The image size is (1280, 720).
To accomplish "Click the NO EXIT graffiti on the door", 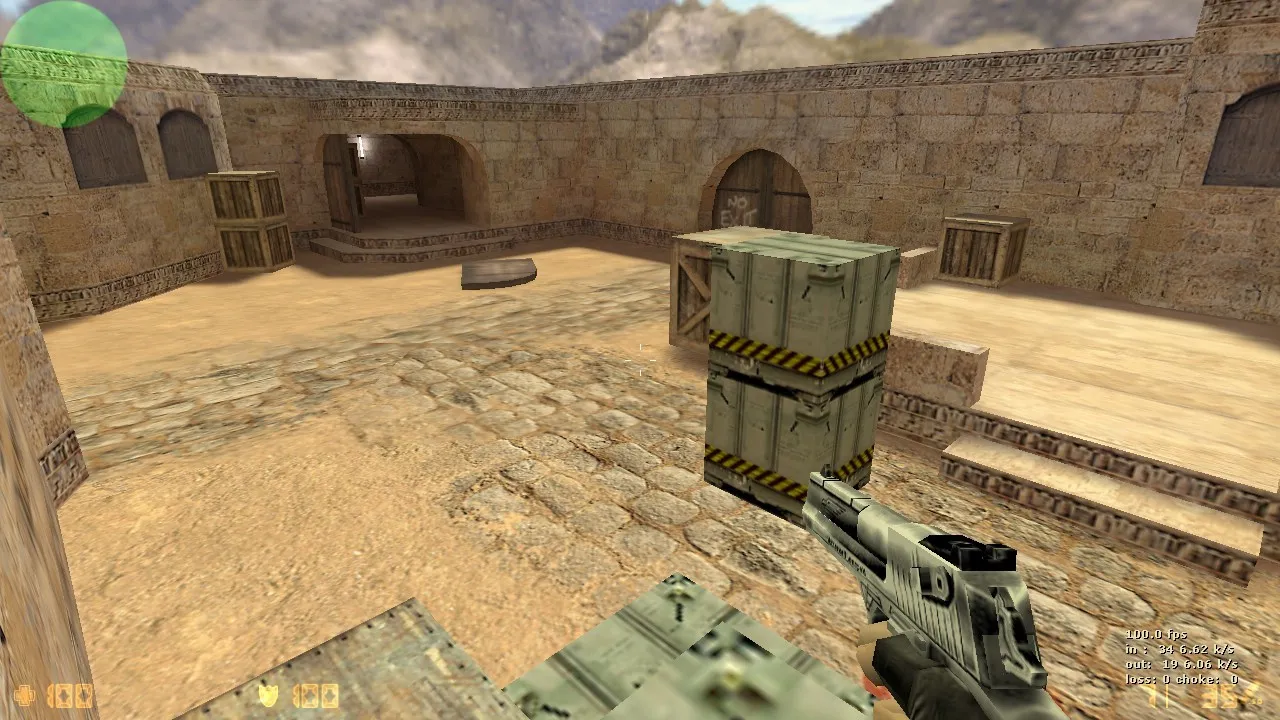I will (740, 208).
